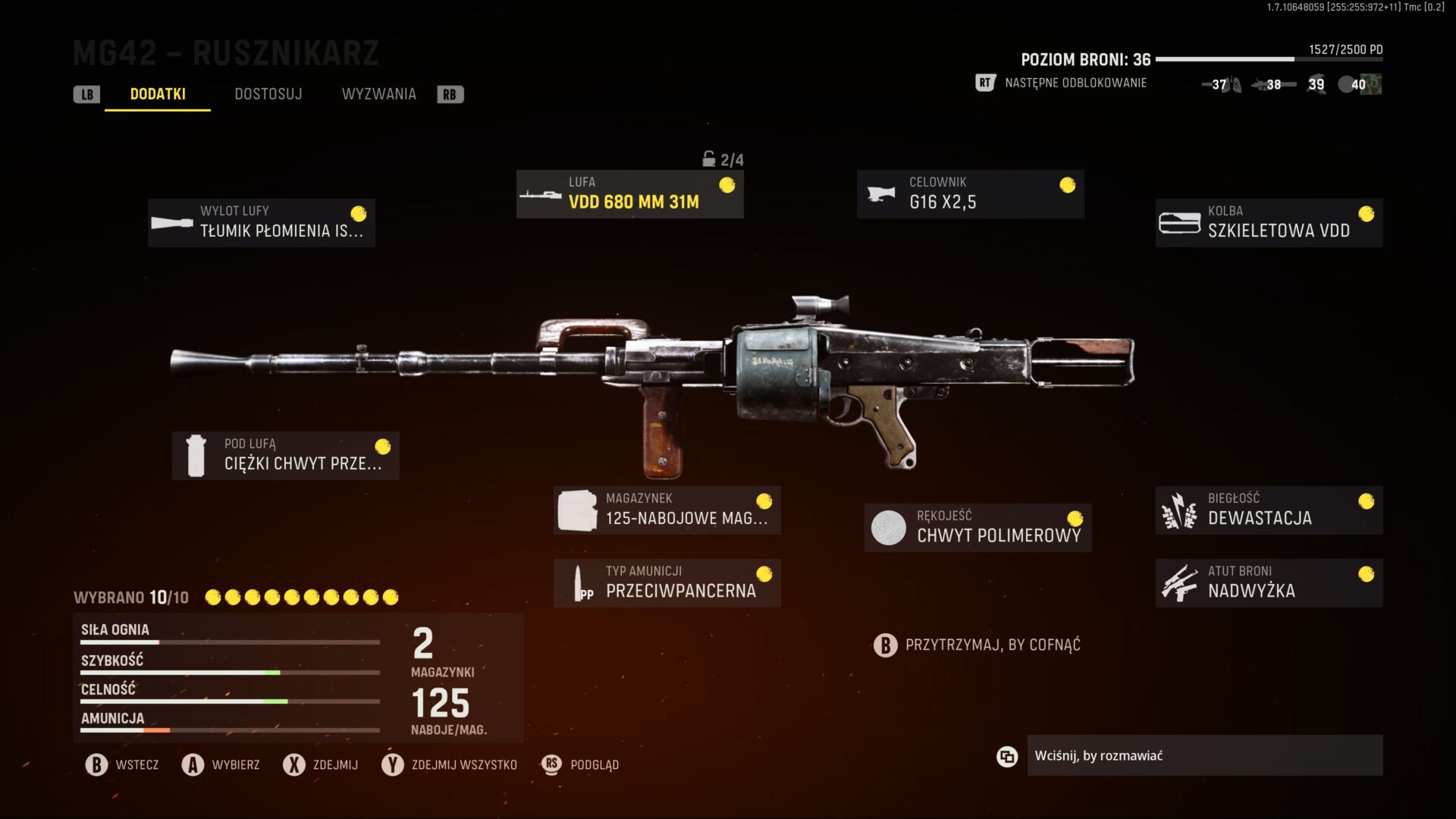
Task: Open the Celownik G16 X2,5 slot
Action: (x=970, y=194)
